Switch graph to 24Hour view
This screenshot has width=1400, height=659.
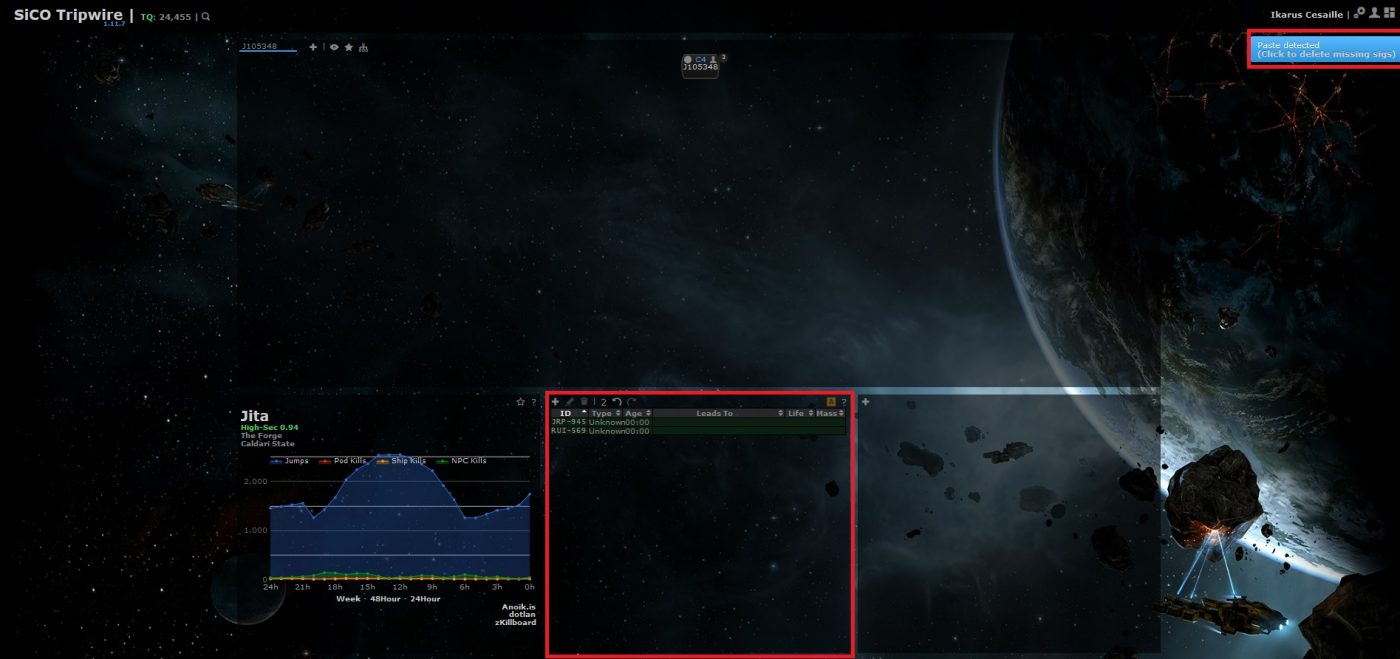(424, 599)
